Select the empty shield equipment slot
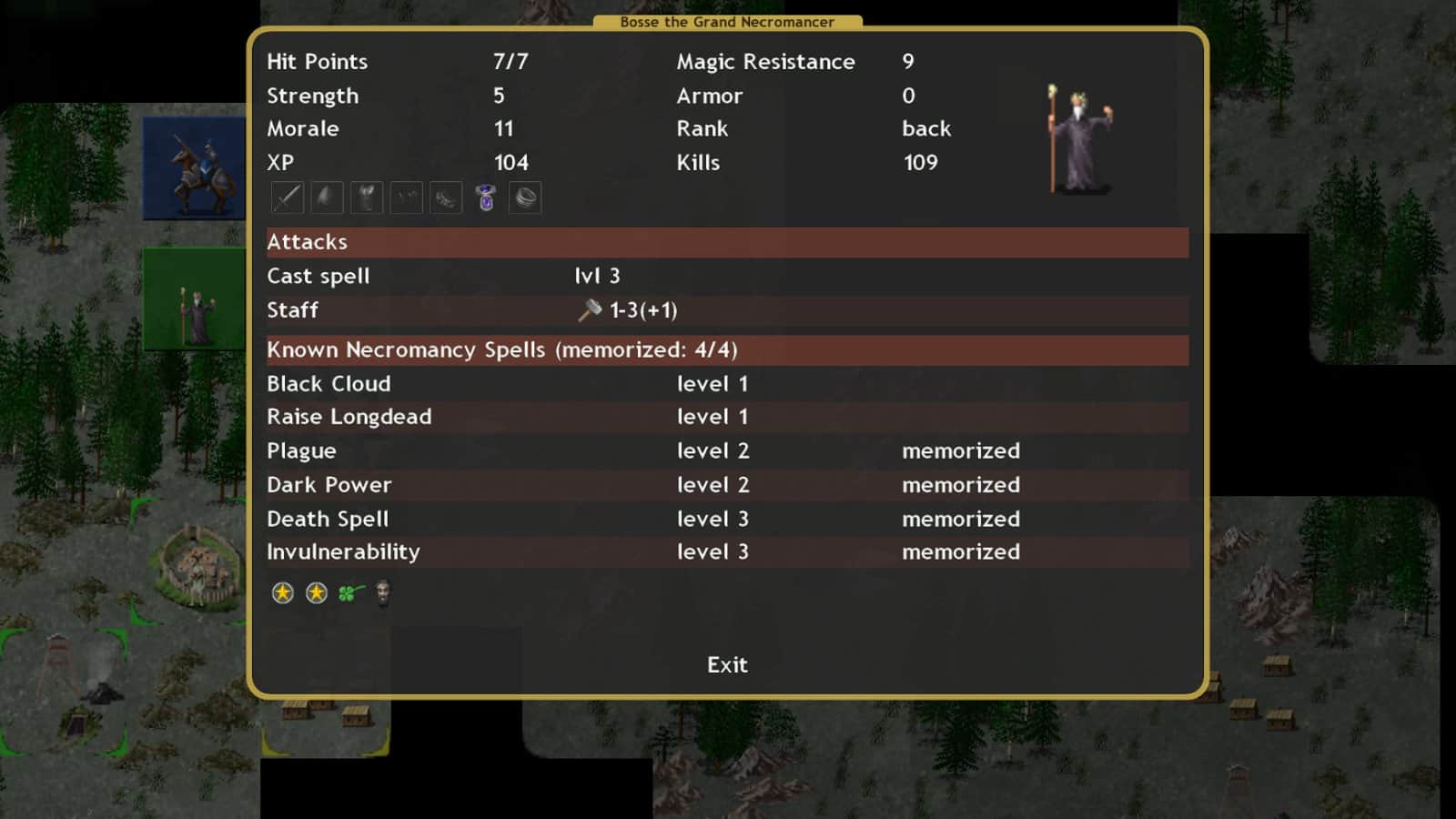This screenshot has height=819, width=1456. click(327, 197)
